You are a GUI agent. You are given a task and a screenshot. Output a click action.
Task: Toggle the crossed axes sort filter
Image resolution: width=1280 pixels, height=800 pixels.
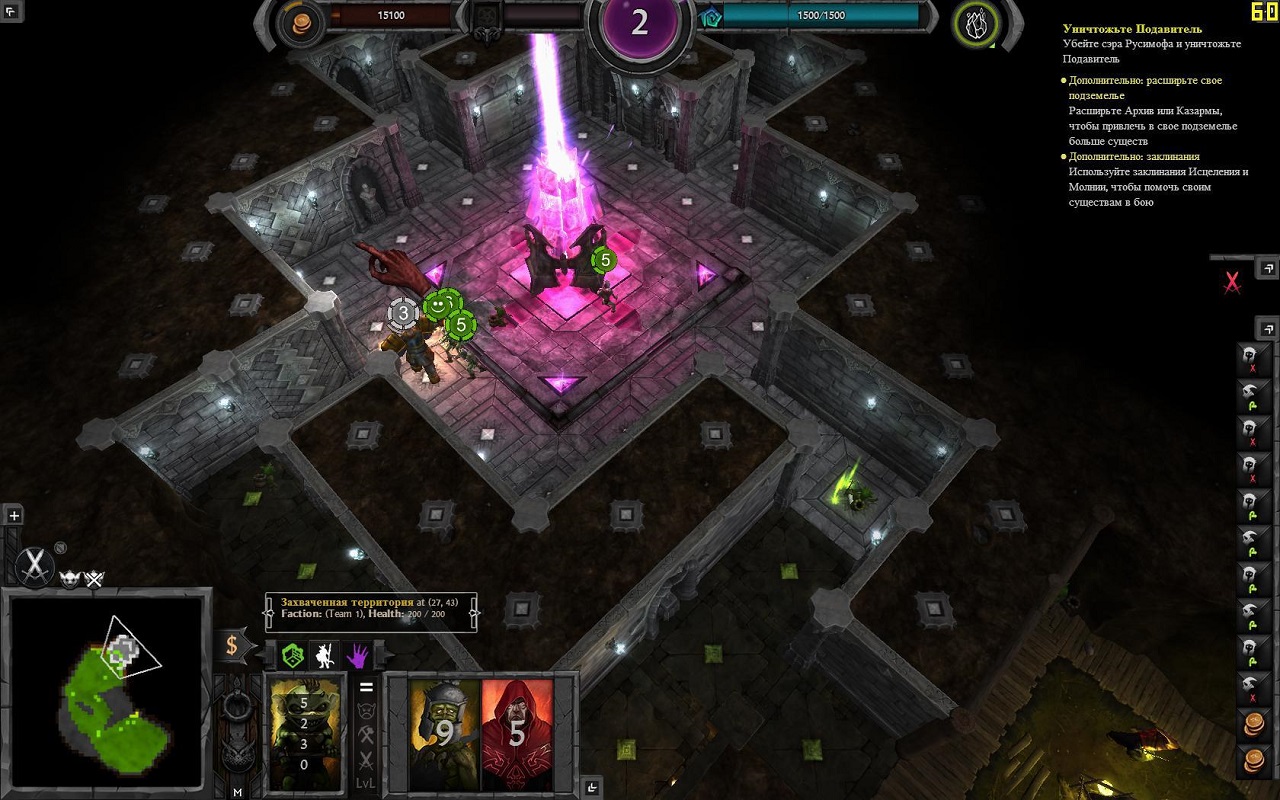(366, 736)
